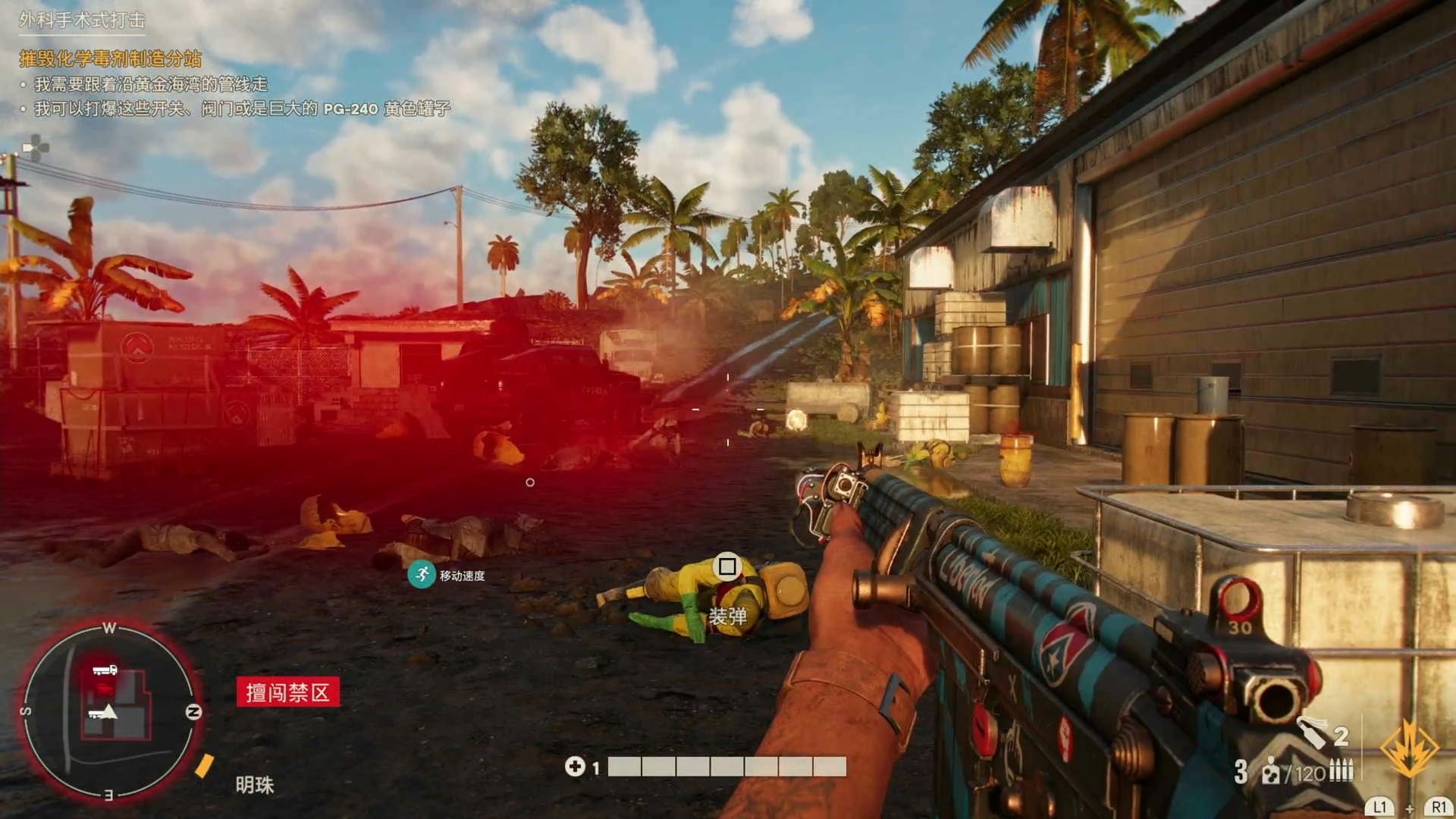
Task: Click the white truck marker on minimap
Action: pos(105,670)
